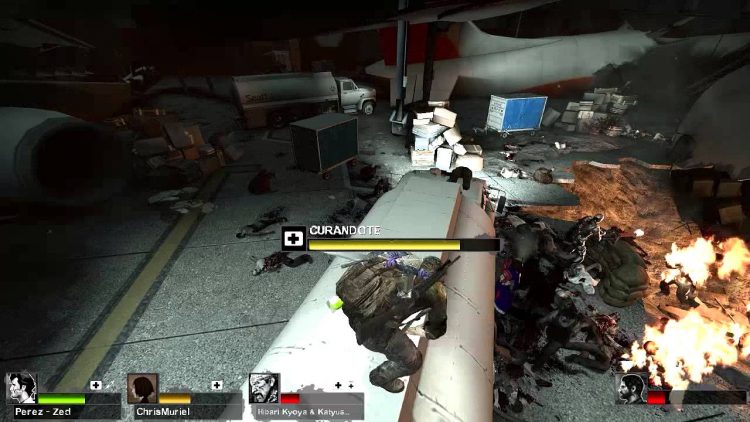This screenshot has height=422, width=750.
Task: Select the Perez - Zed teammate portrait
Action: pos(21,387)
